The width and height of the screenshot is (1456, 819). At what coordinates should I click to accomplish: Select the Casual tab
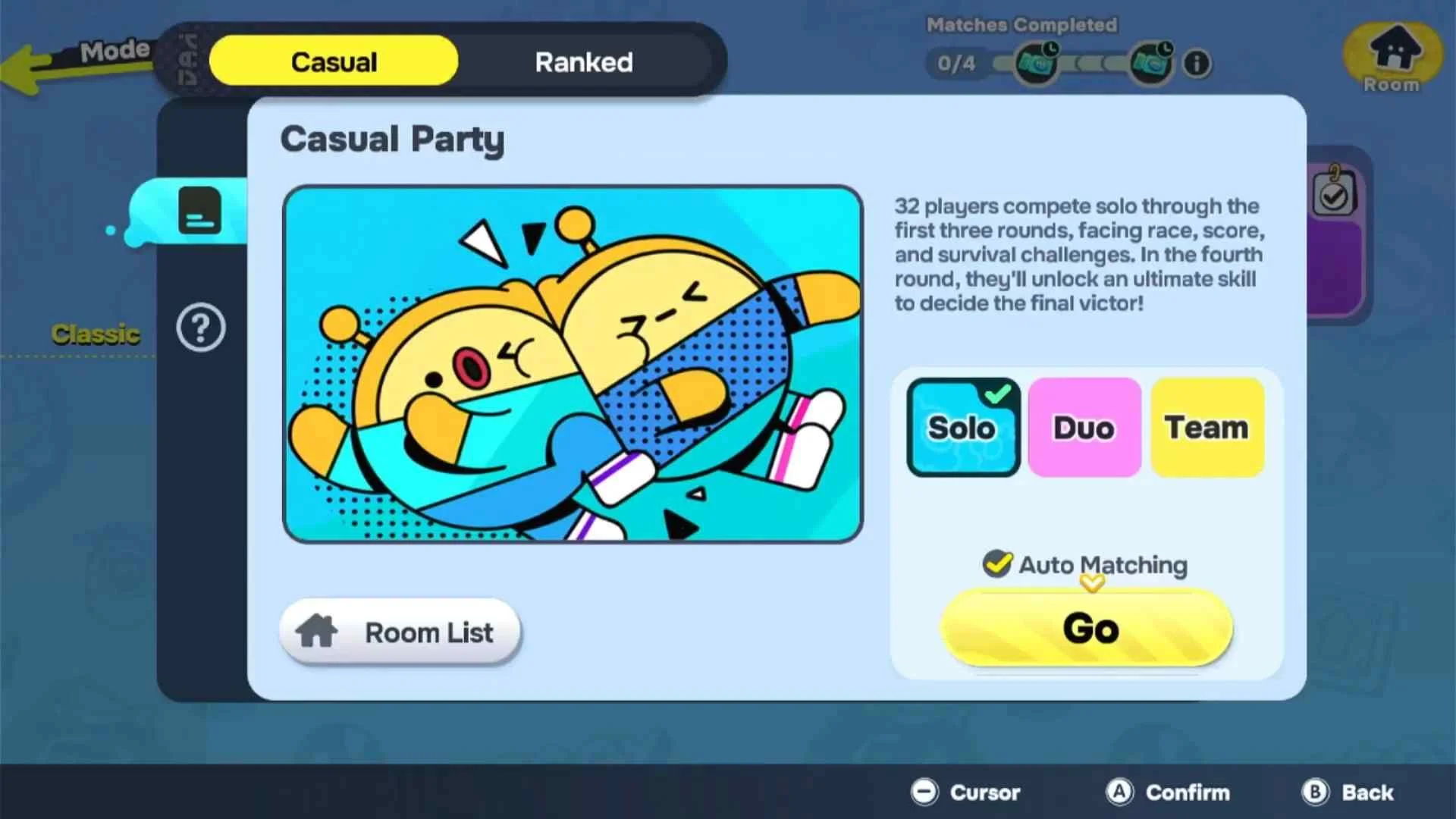coord(334,61)
